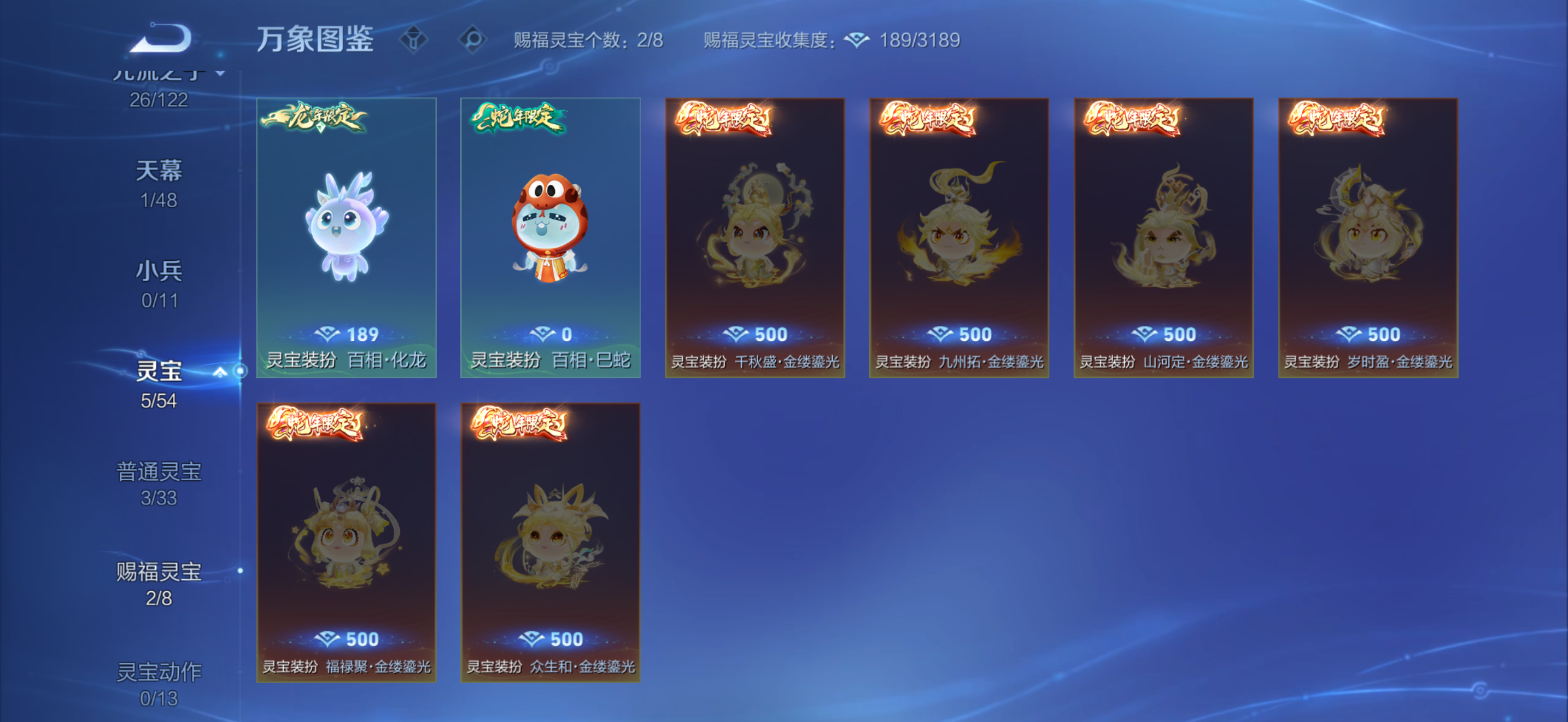Viewport: 1568px width, 722px height.
Task: Select the 天幕 category in the sidebar
Action: click(x=160, y=171)
